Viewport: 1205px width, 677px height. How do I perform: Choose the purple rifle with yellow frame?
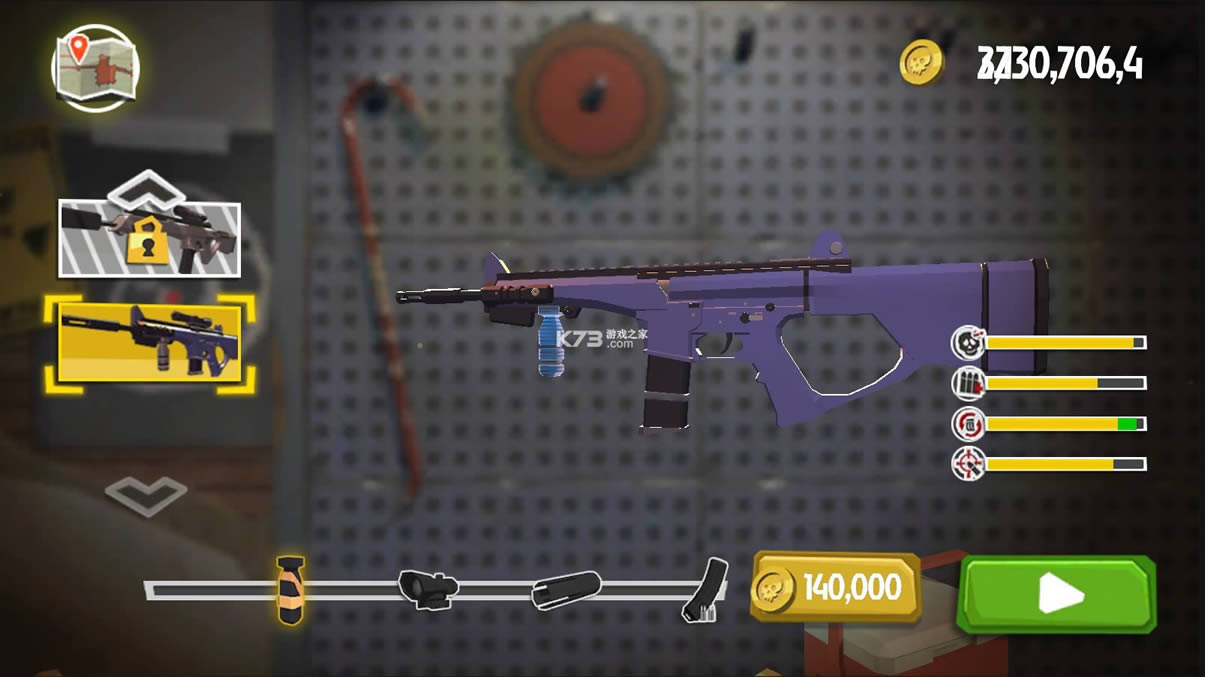pos(149,343)
